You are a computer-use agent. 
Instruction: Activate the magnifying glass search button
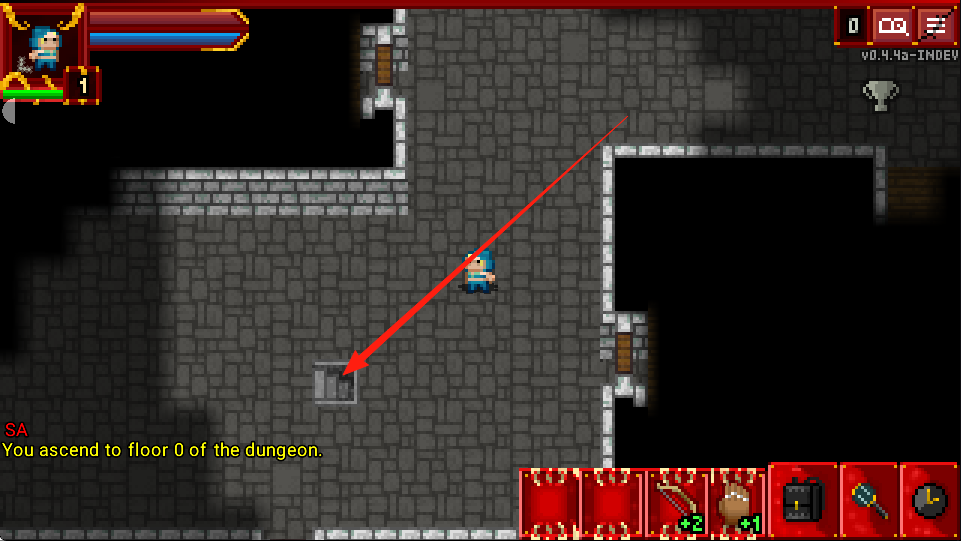pyautogui.click(x=868, y=501)
